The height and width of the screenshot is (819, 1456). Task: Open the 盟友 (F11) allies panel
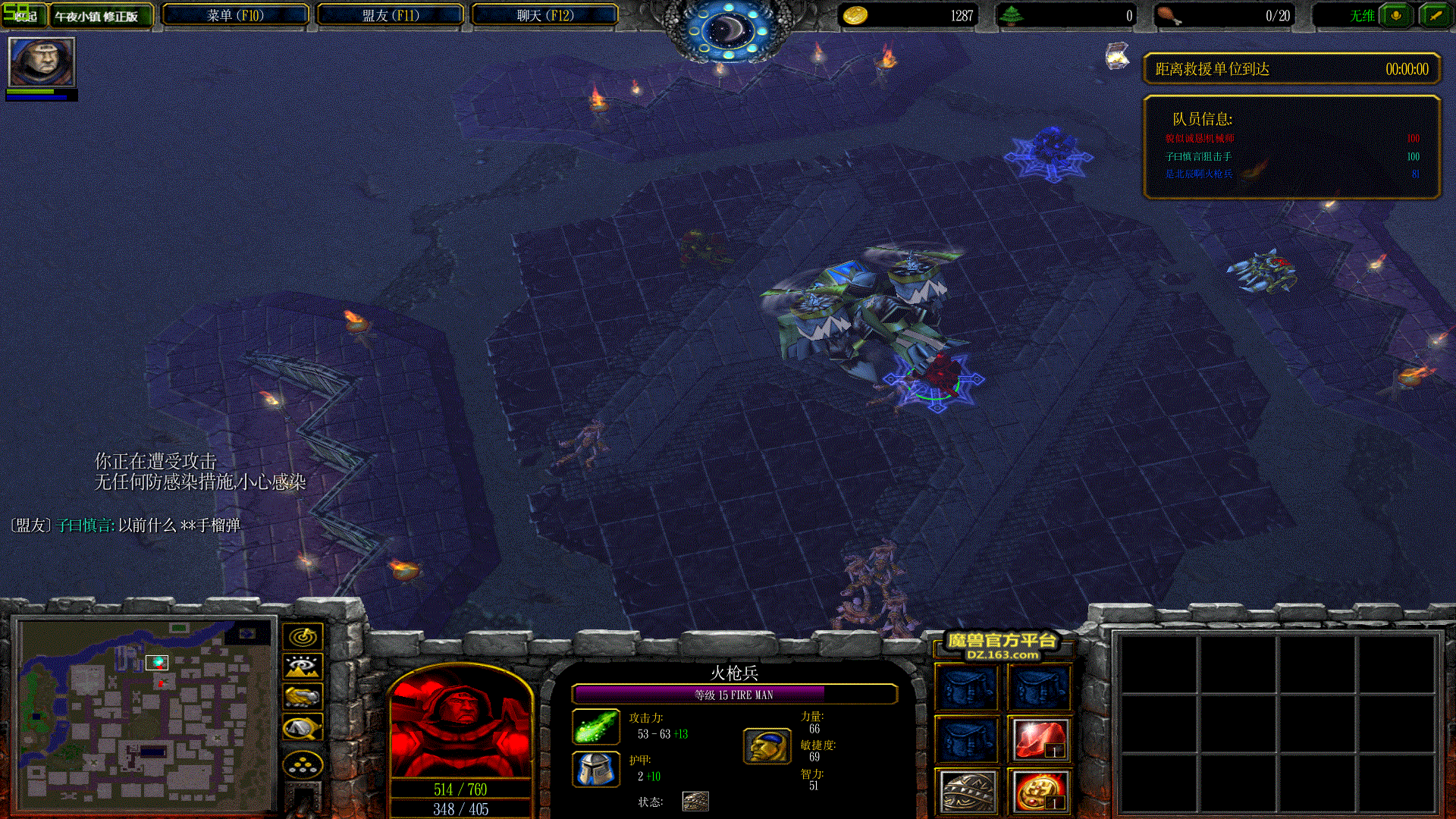390,15
